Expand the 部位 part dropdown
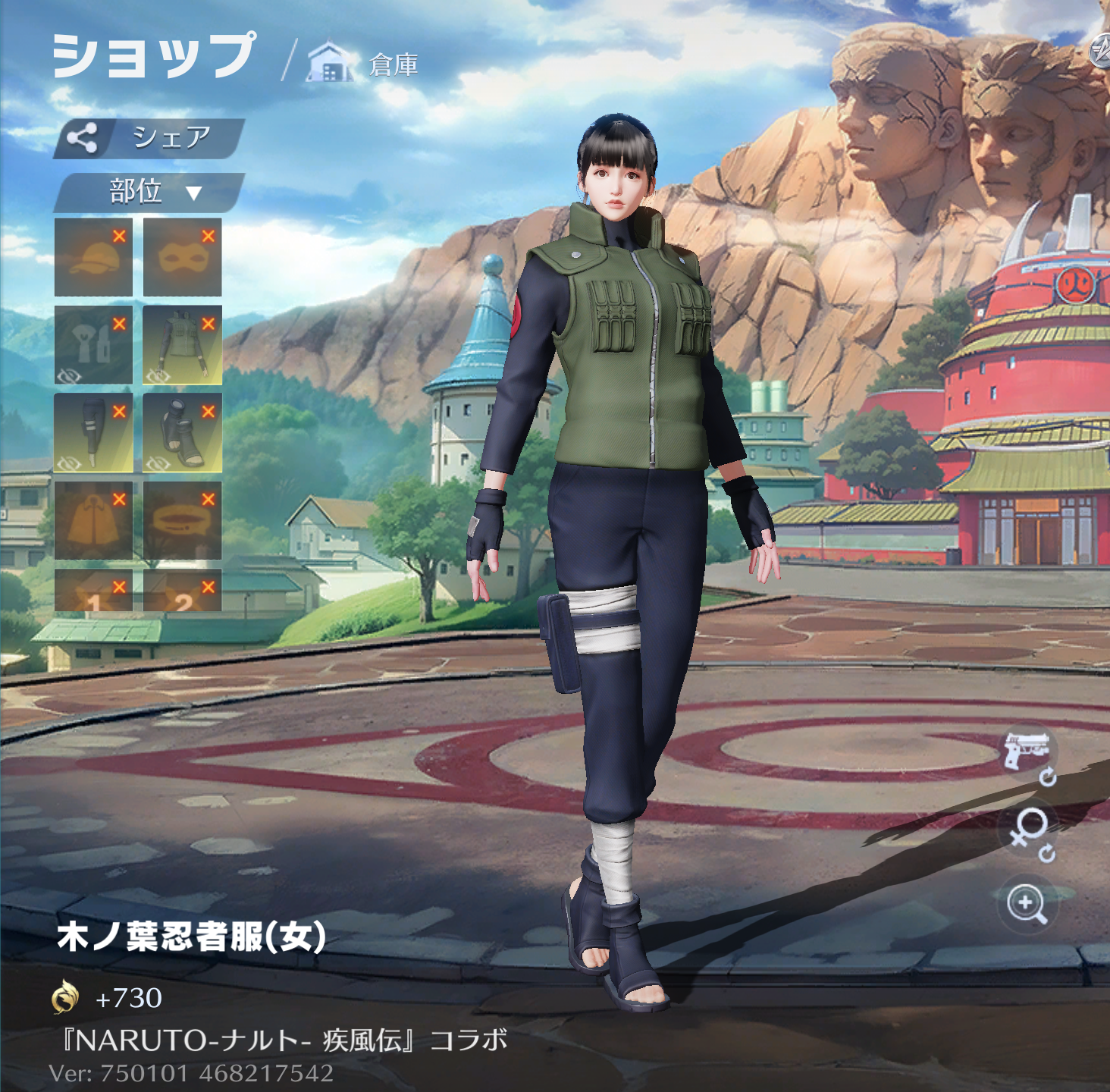Screen dimensions: 1110x1092 pos(149,192)
